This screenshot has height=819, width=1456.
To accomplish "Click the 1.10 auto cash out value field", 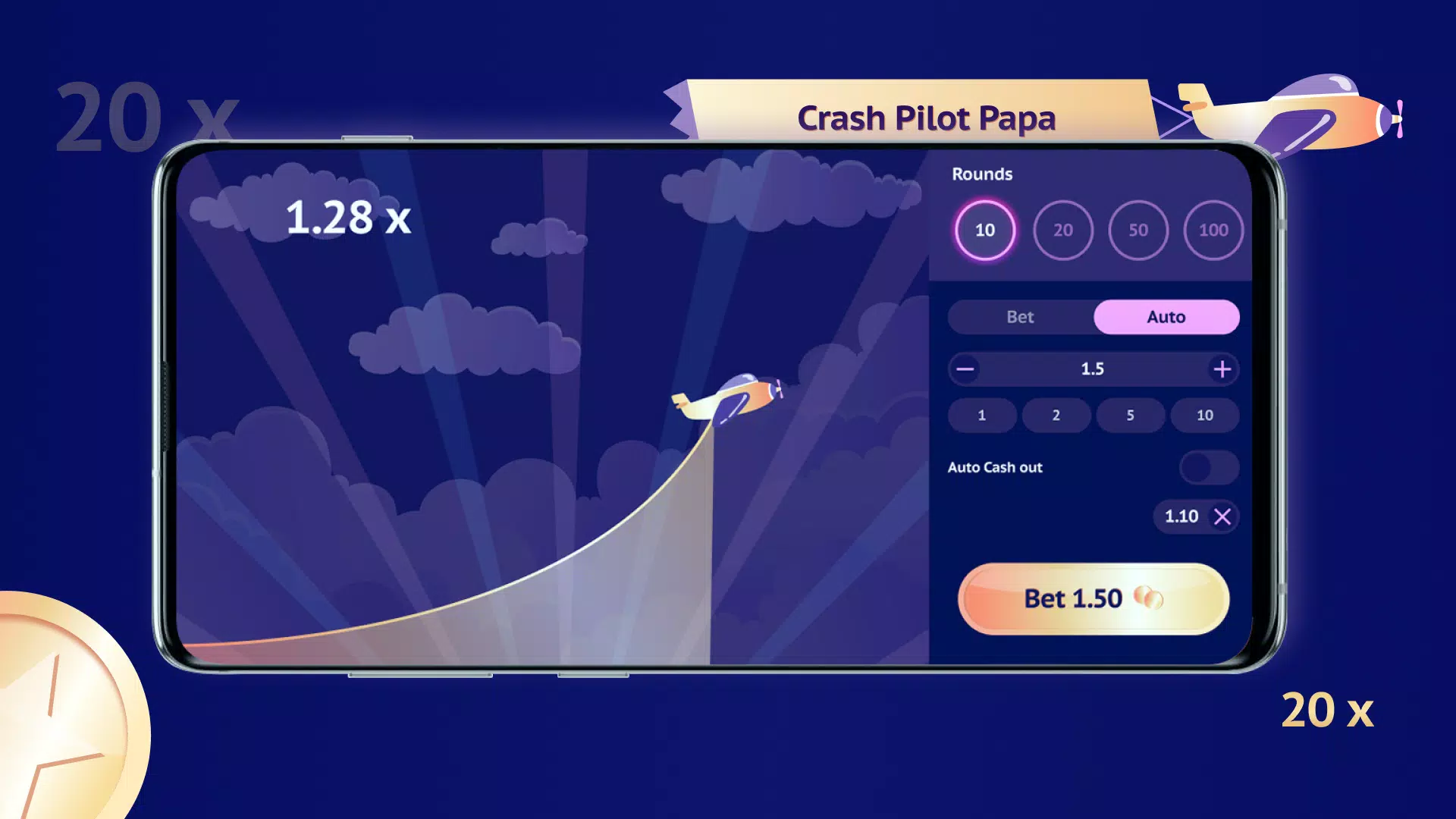I will (1181, 516).
